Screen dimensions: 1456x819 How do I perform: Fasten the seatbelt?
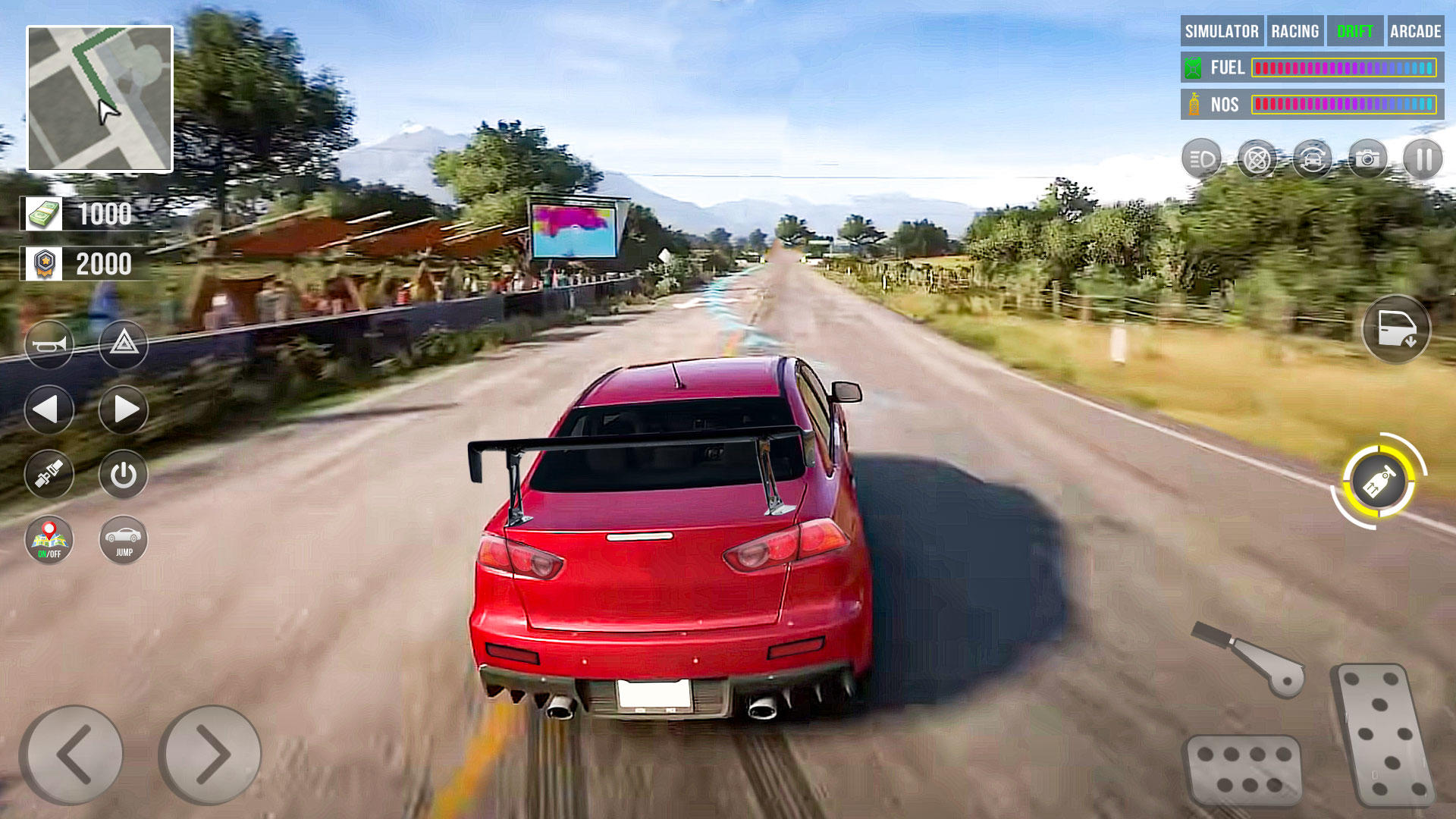click(50, 474)
